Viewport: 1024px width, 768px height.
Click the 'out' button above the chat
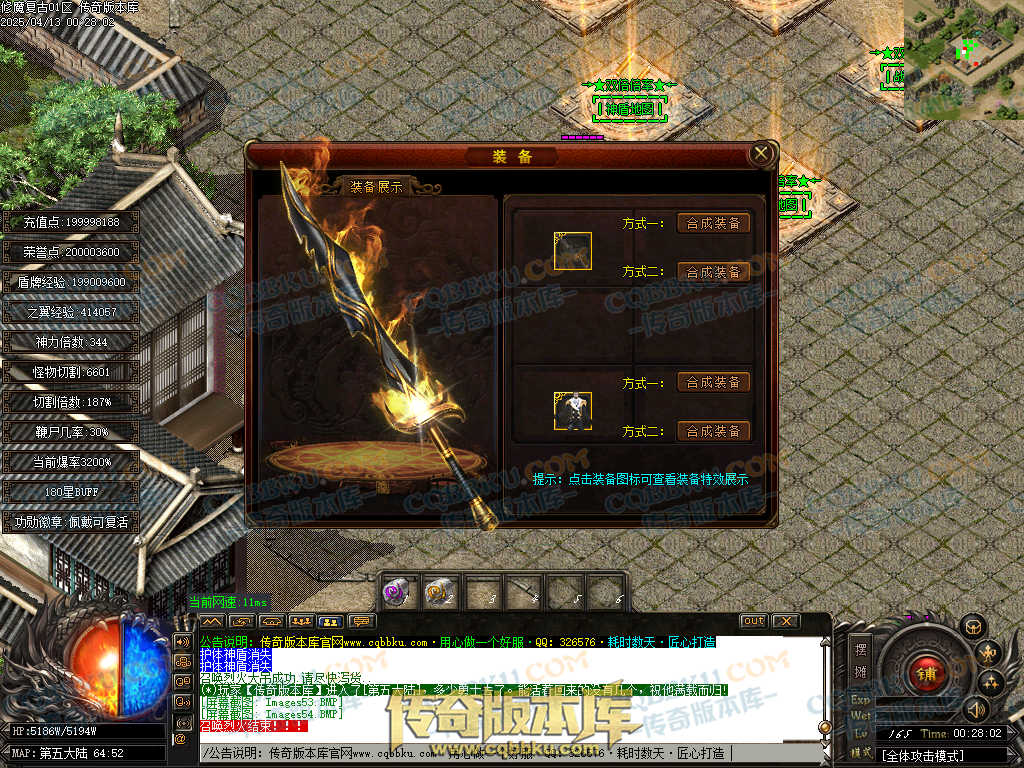(x=753, y=621)
